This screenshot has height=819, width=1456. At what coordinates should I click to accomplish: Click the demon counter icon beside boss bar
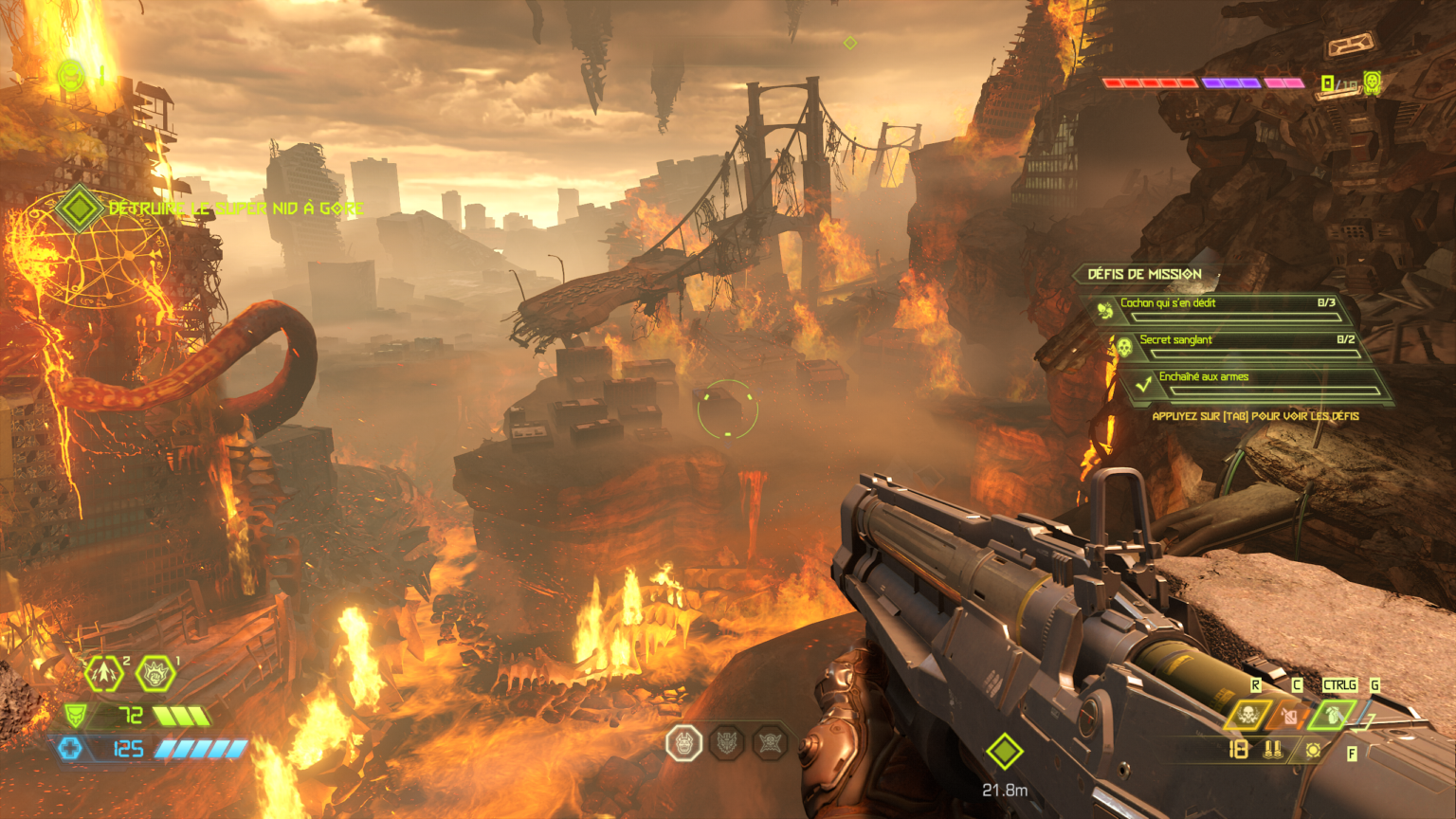pyautogui.click(x=1371, y=83)
